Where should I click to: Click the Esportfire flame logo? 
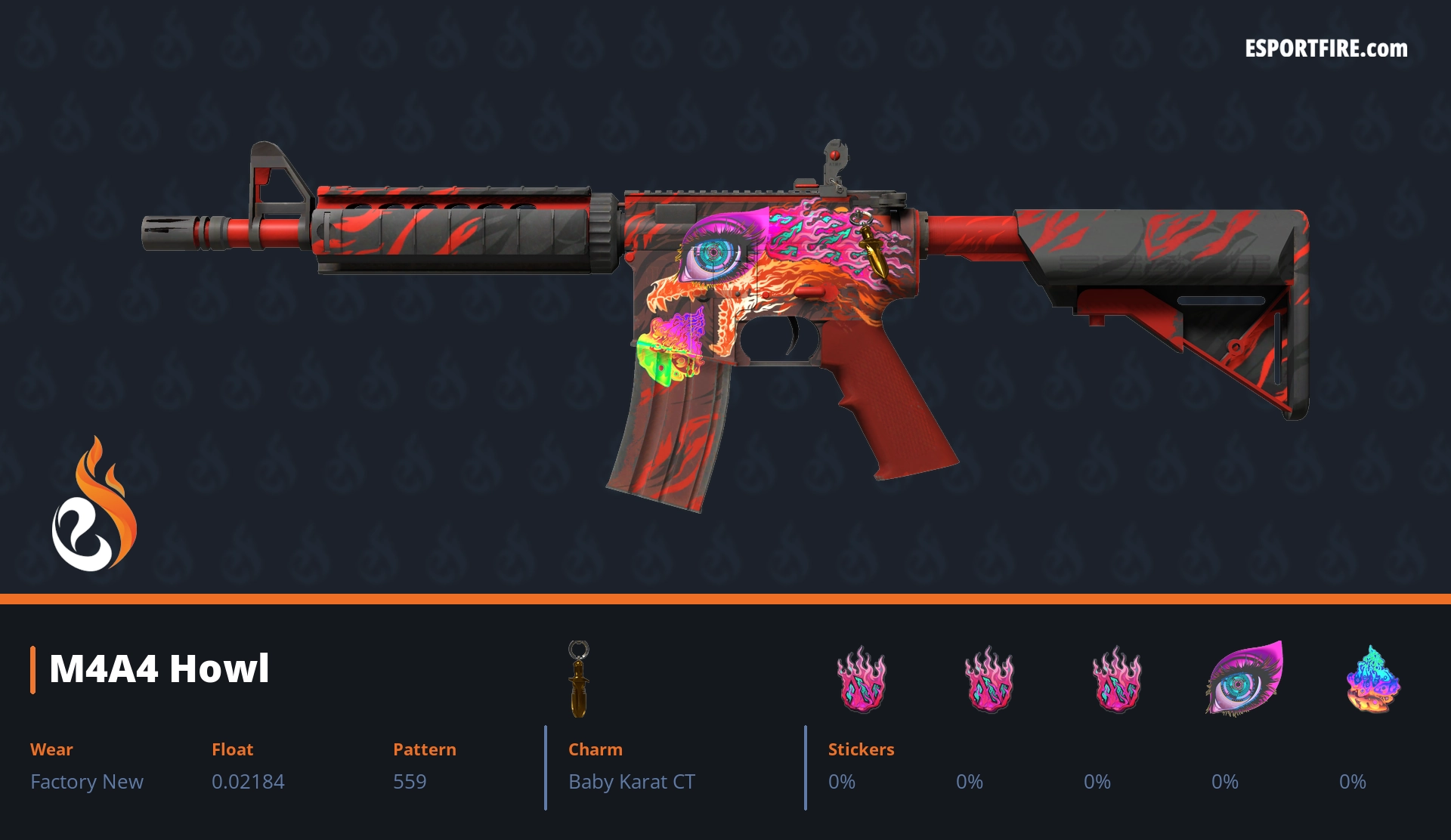coord(94,505)
